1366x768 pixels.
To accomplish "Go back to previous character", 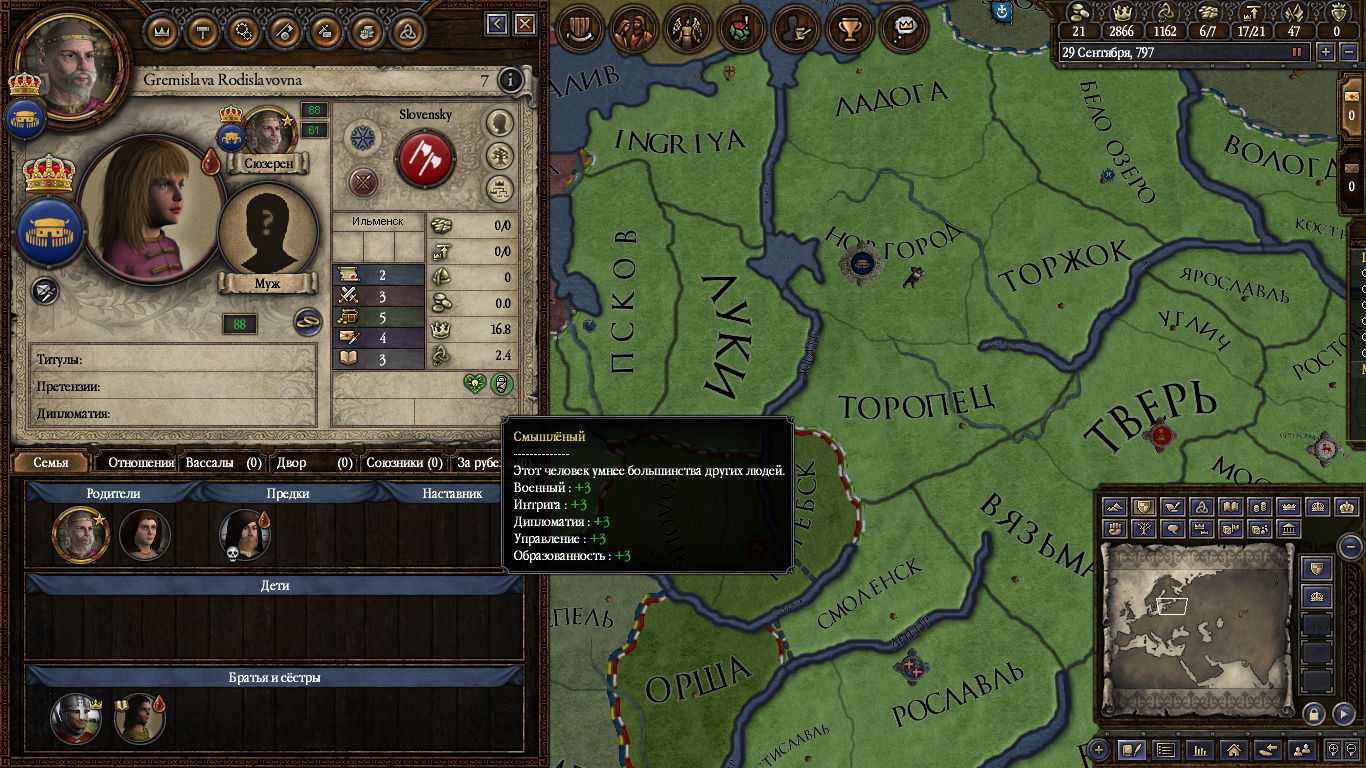I will pyautogui.click(x=497, y=24).
